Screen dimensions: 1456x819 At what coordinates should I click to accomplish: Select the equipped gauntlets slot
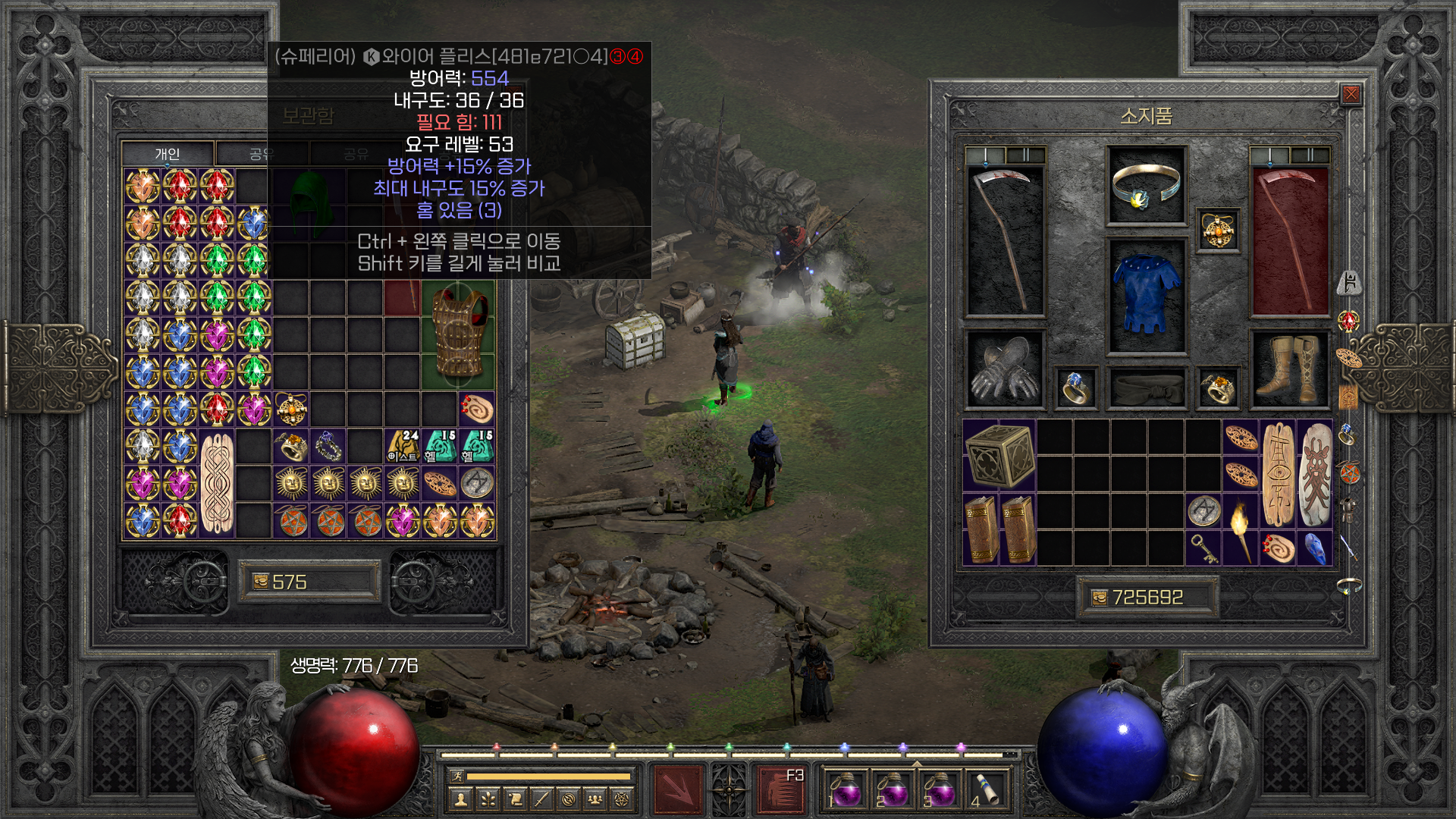tap(1005, 369)
